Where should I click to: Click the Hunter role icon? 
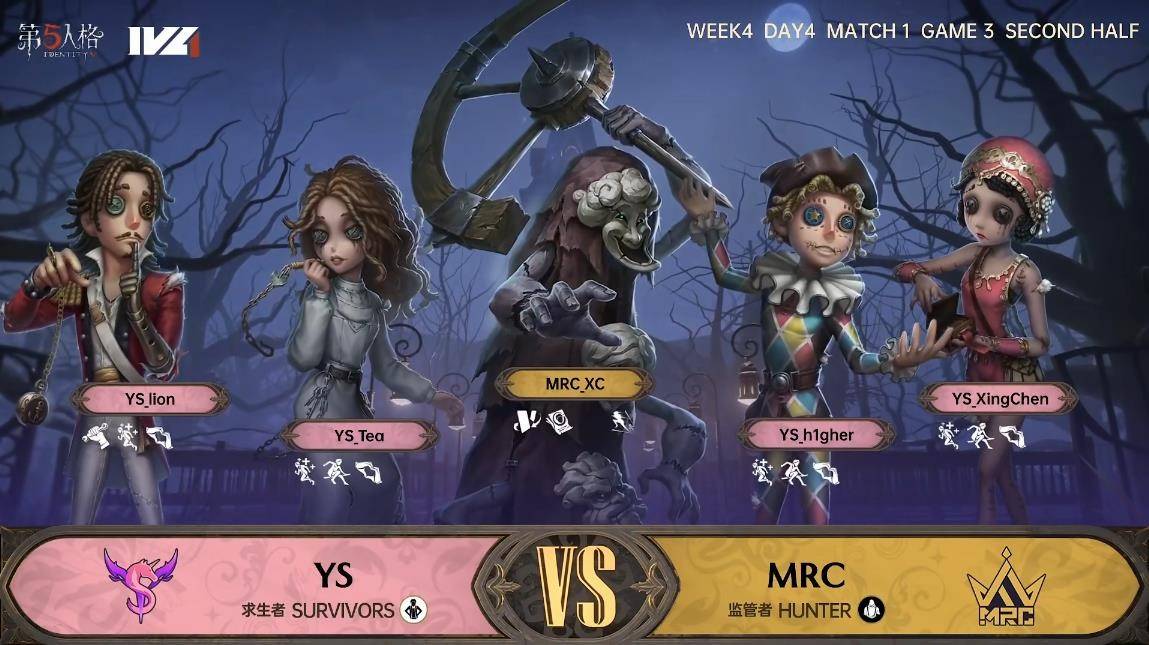click(873, 609)
